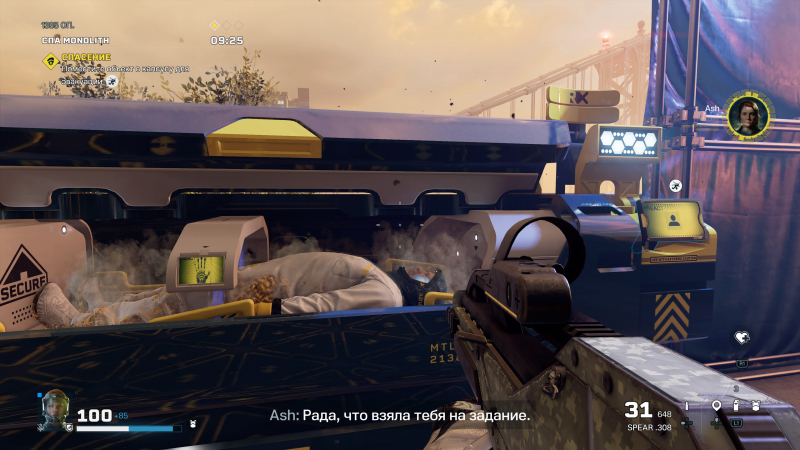
Task: Click the player operator portrait
Action: (54, 410)
